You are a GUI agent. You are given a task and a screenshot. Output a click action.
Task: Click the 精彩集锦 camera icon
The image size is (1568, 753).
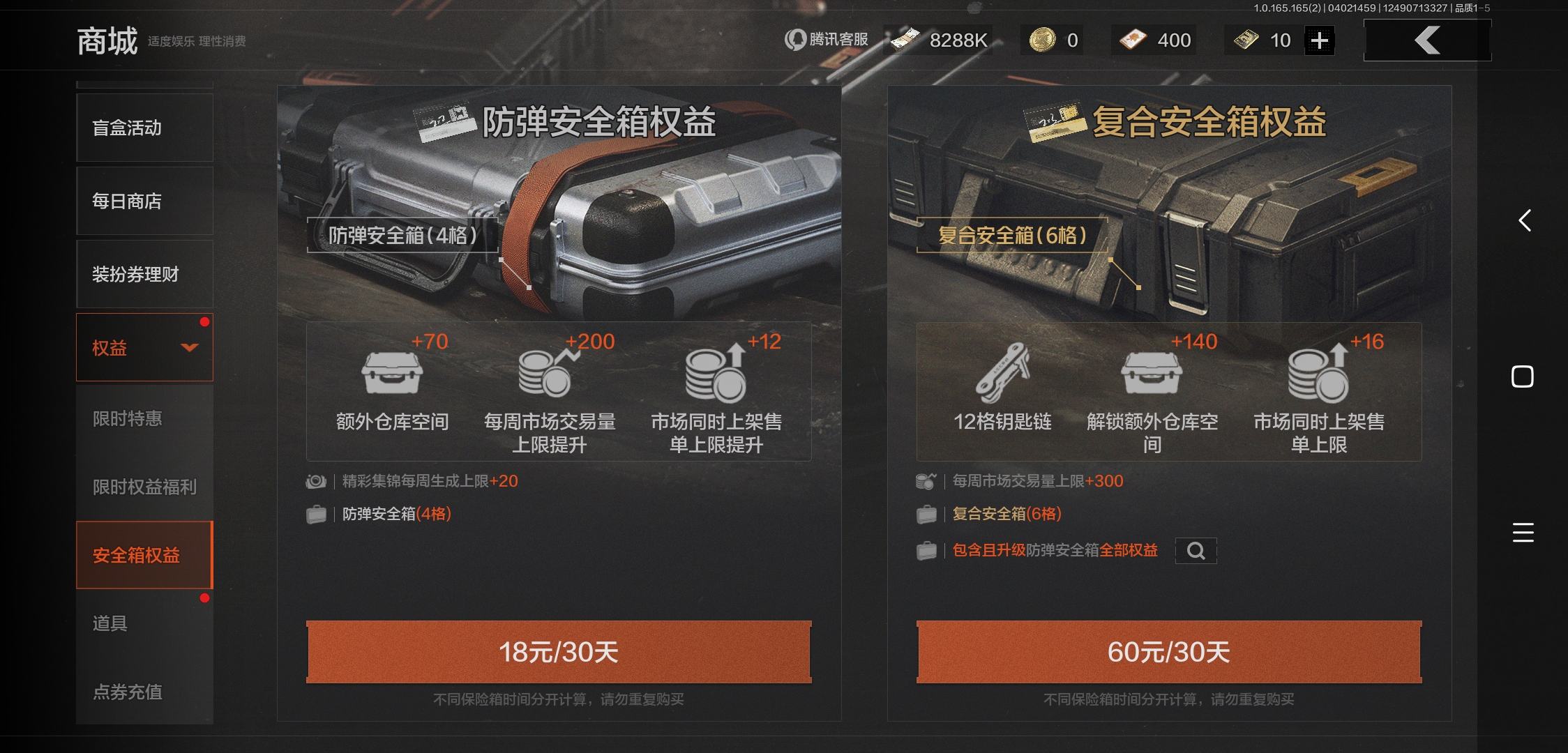[317, 480]
